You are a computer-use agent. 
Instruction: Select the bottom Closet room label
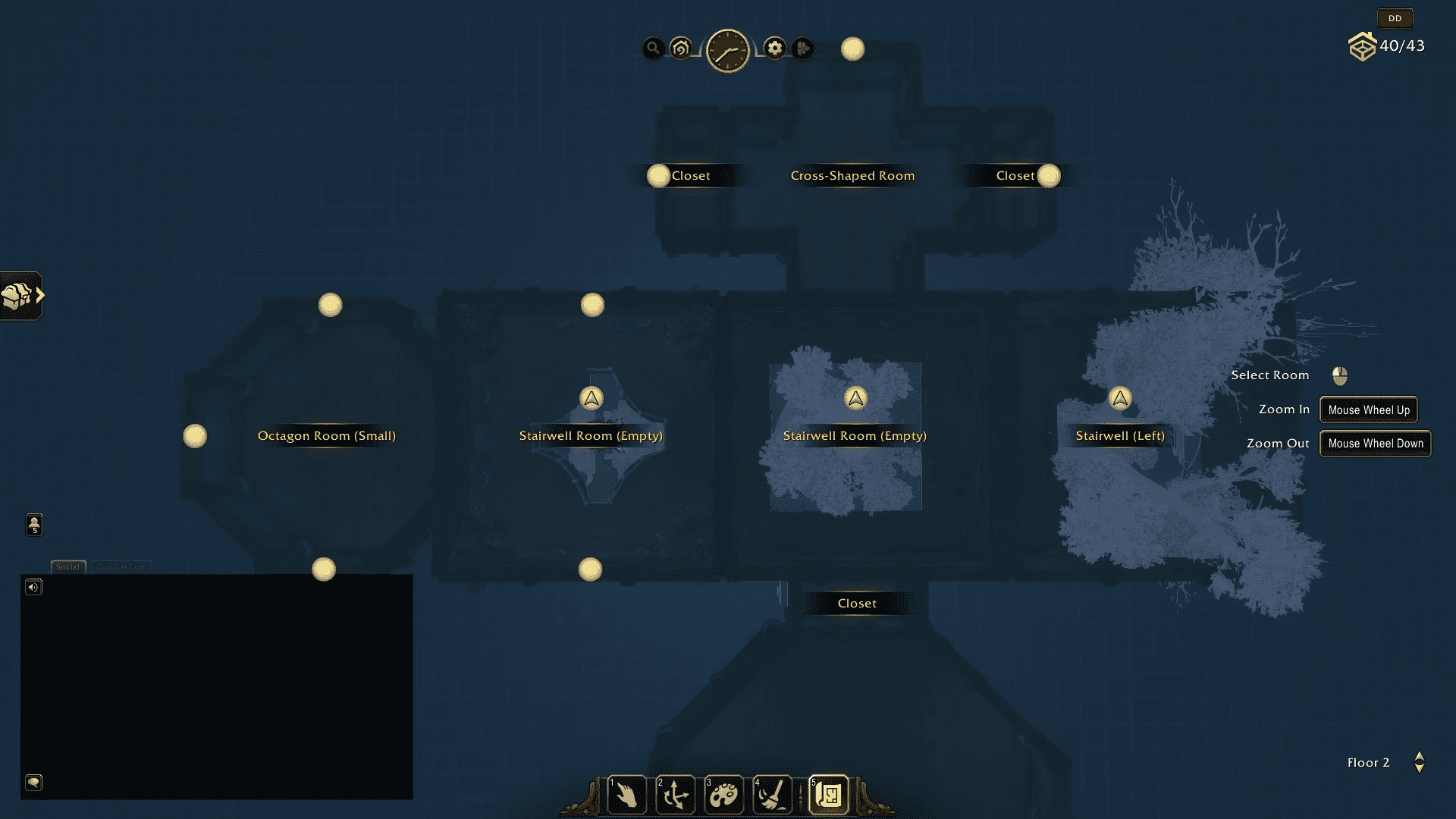pyautogui.click(x=857, y=604)
